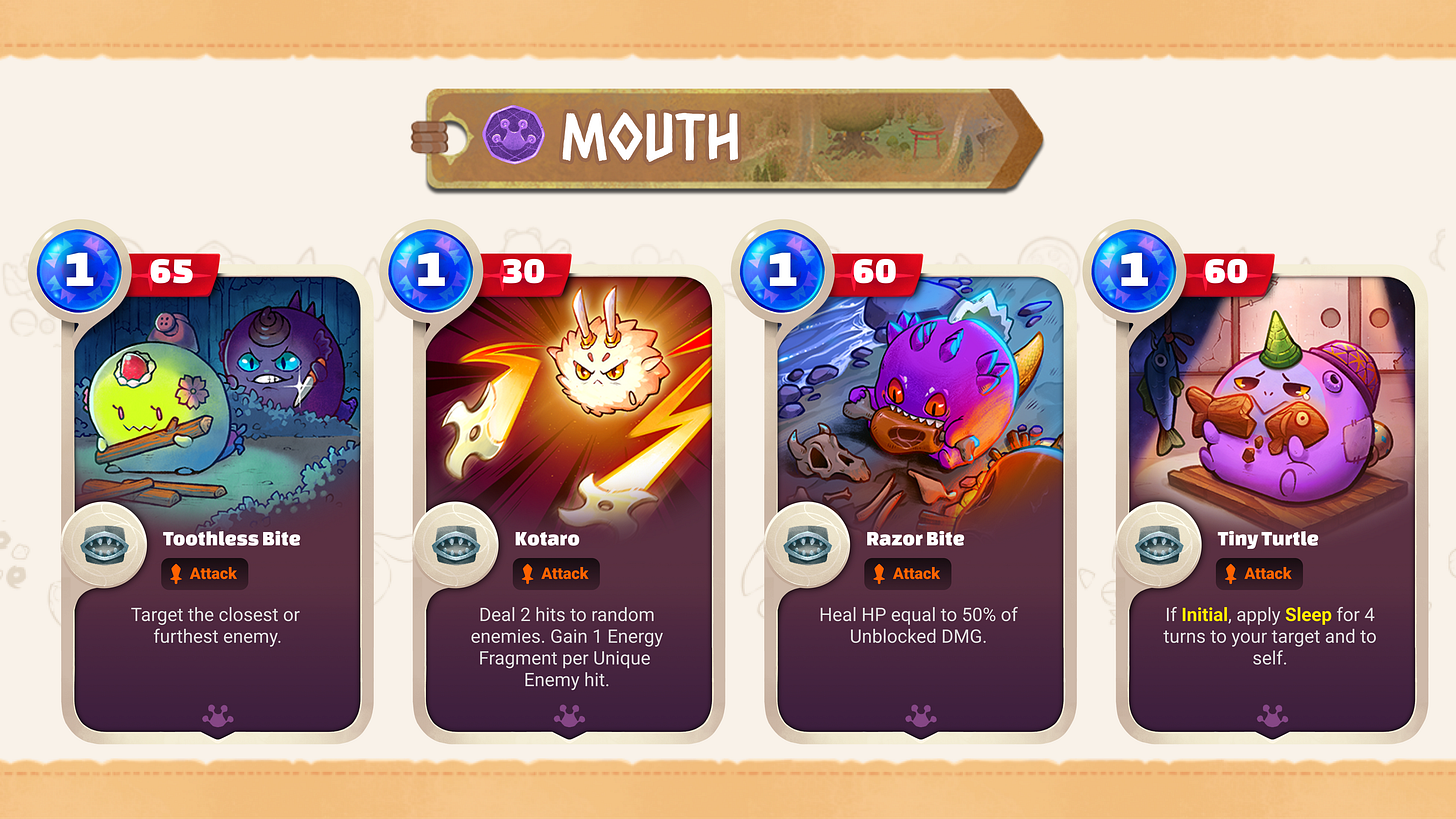Click the Kotaro card artwork thumbnail

click(568, 400)
